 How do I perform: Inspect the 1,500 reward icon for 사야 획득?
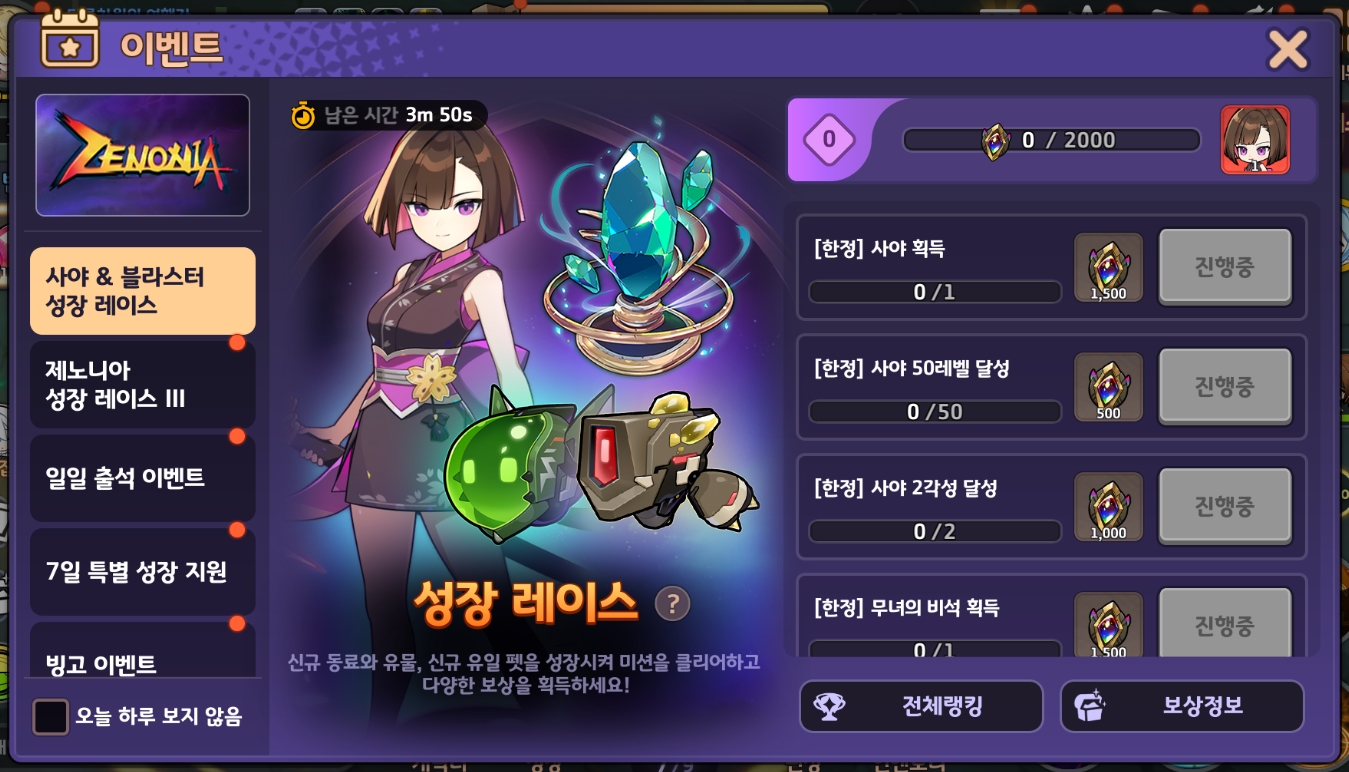click(1108, 267)
